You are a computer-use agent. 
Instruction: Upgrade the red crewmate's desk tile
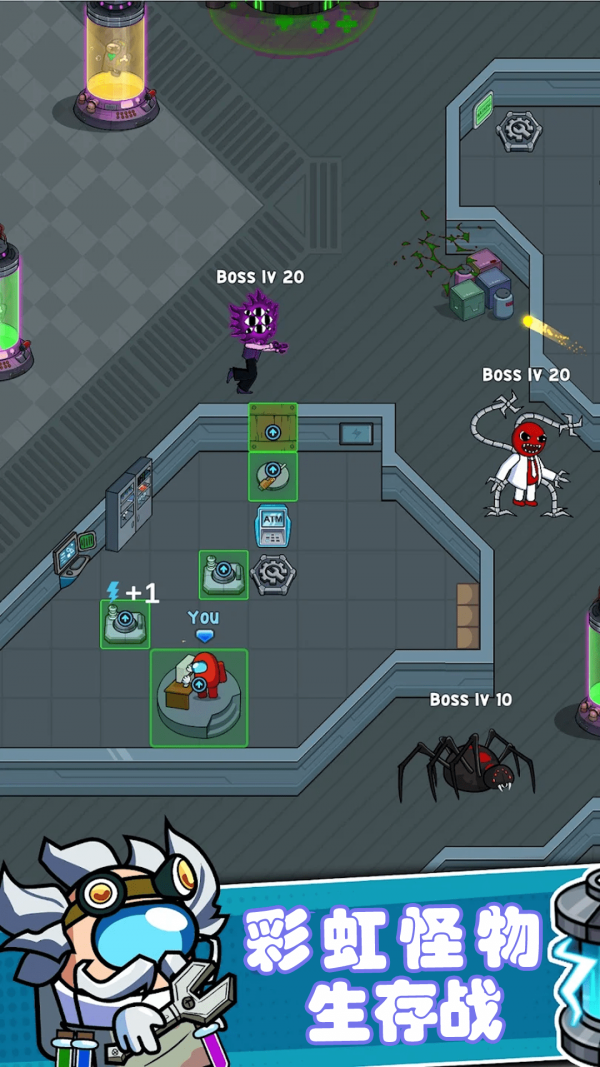point(199,696)
